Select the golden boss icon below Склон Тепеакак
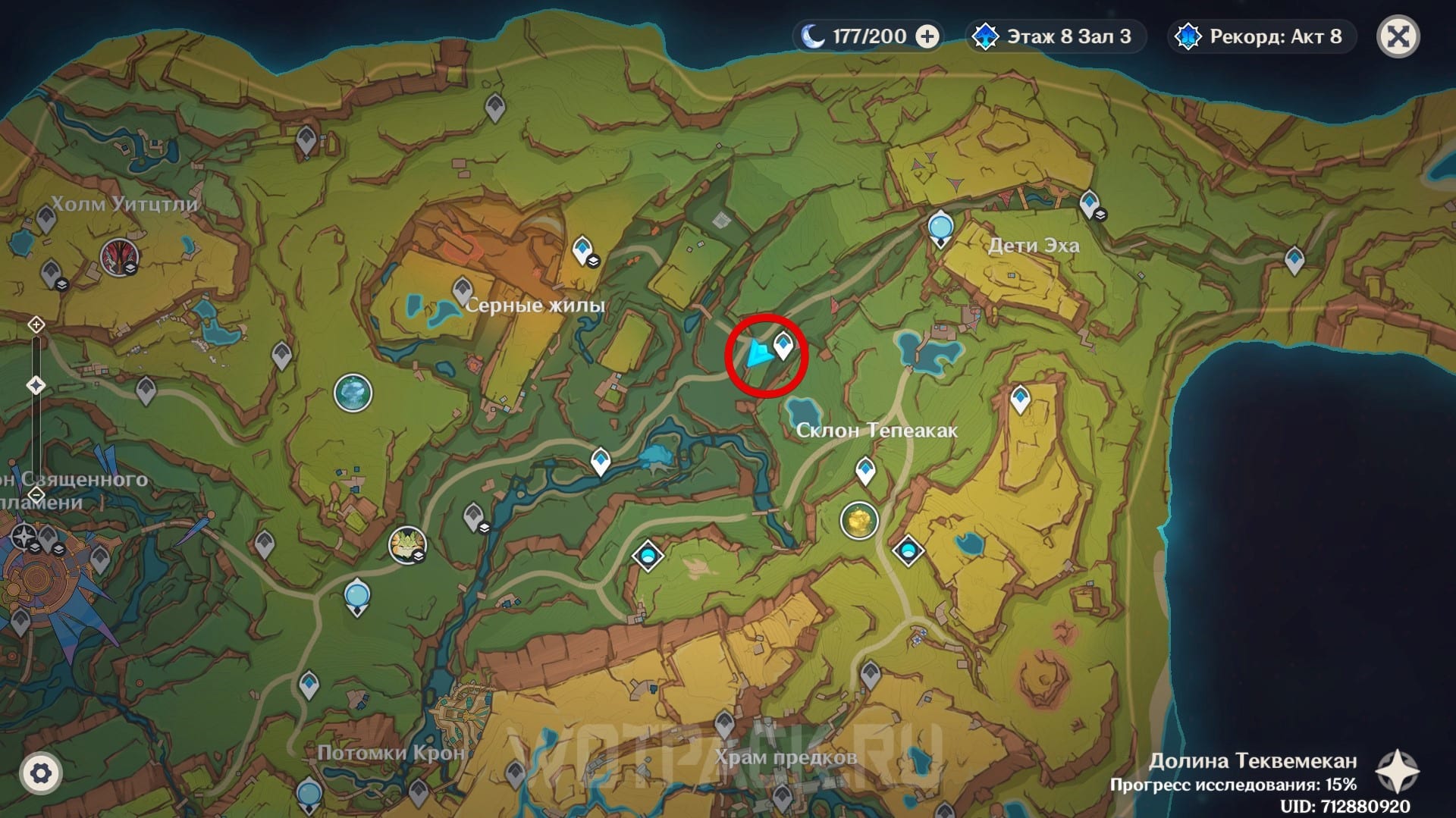Screen dimensions: 1456x818 (858, 521)
